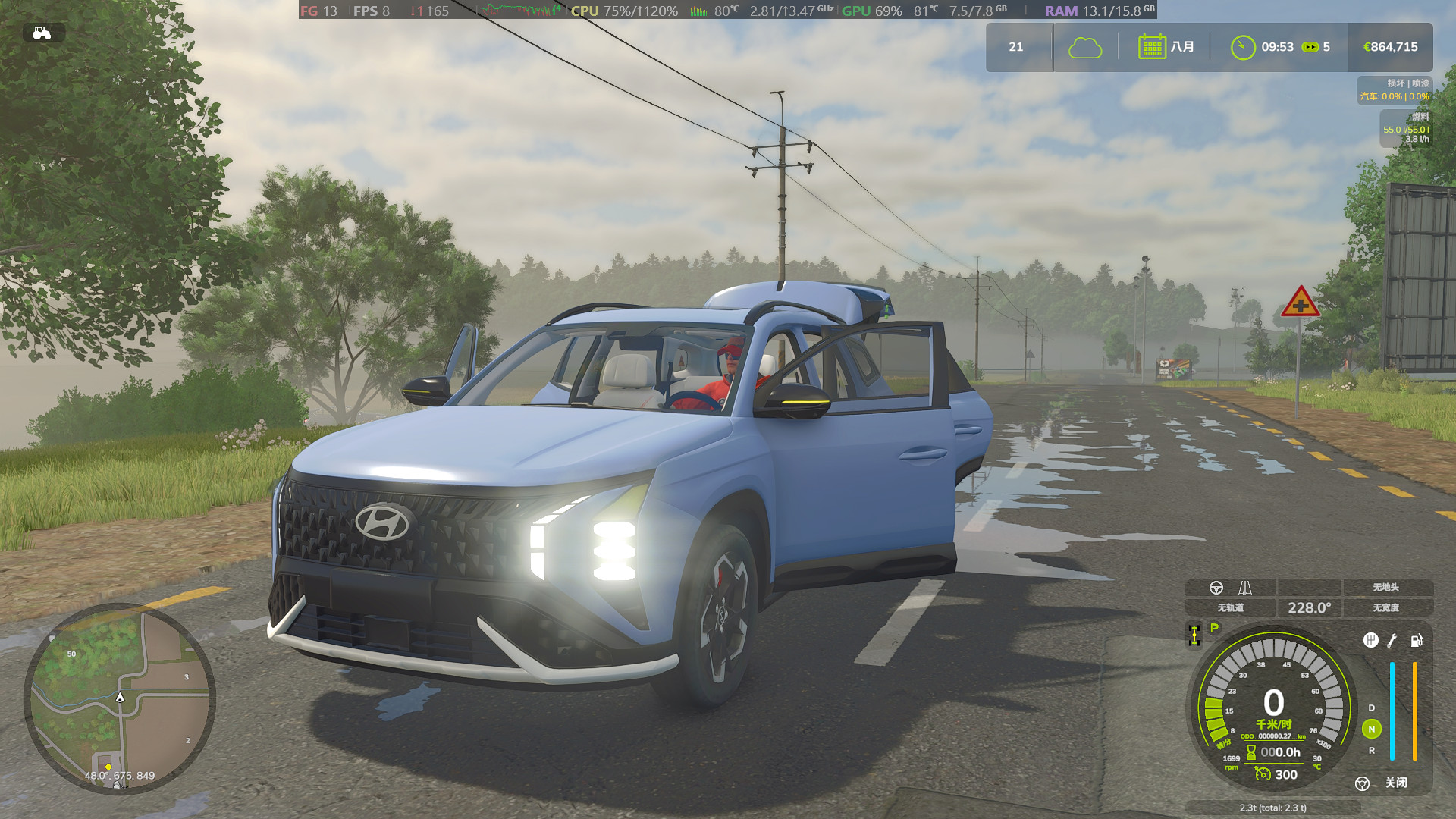Open the weather forecast cloud icon

click(x=1084, y=48)
